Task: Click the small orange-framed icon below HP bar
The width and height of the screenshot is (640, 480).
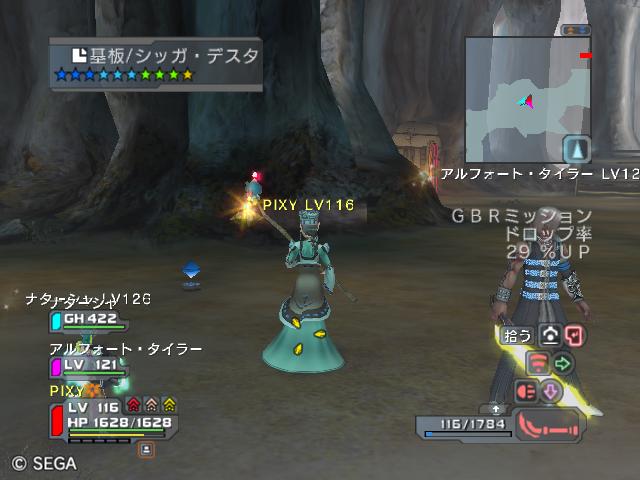Action: pos(146,450)
